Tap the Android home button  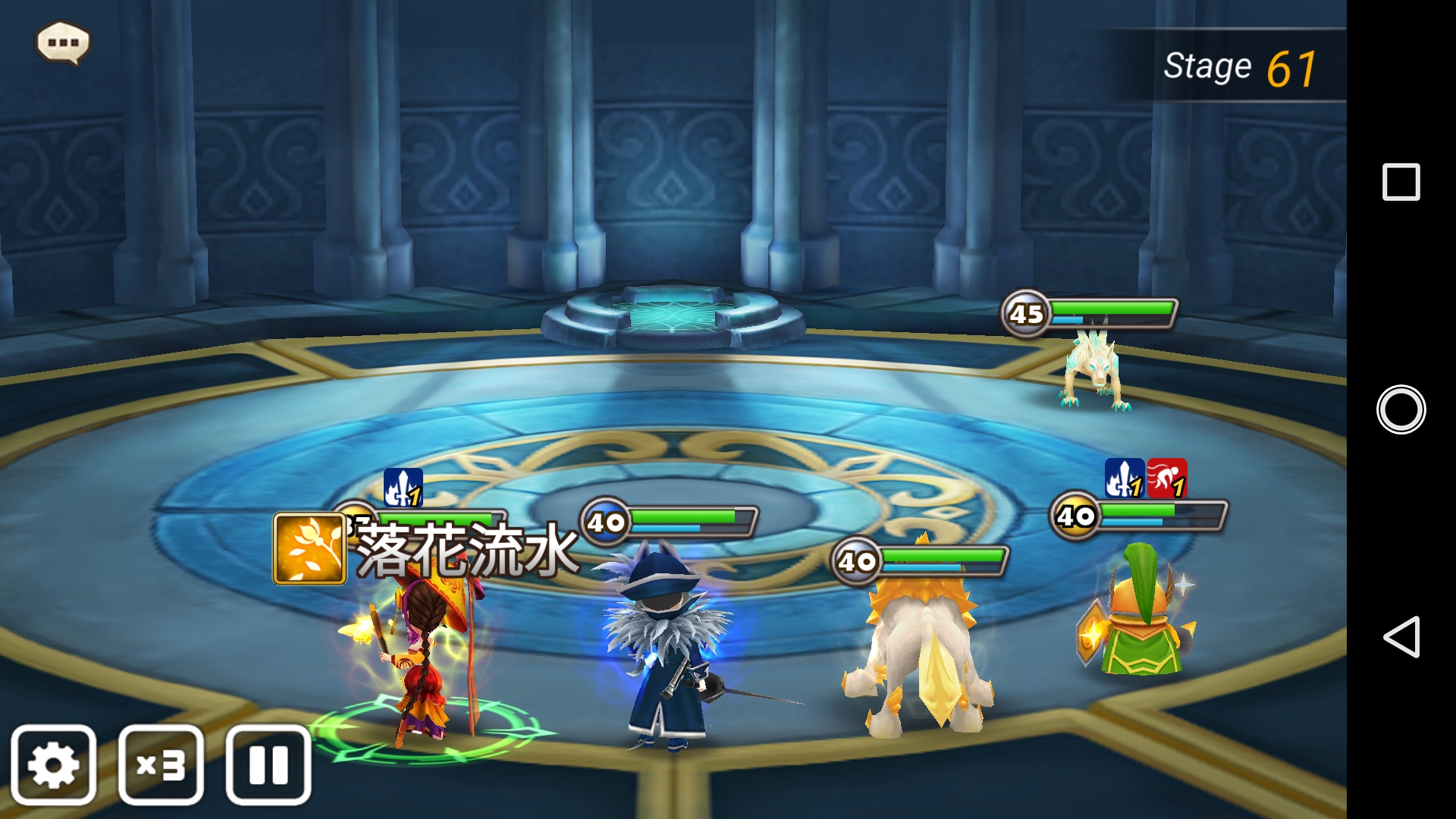click(x=1401, y=409)
